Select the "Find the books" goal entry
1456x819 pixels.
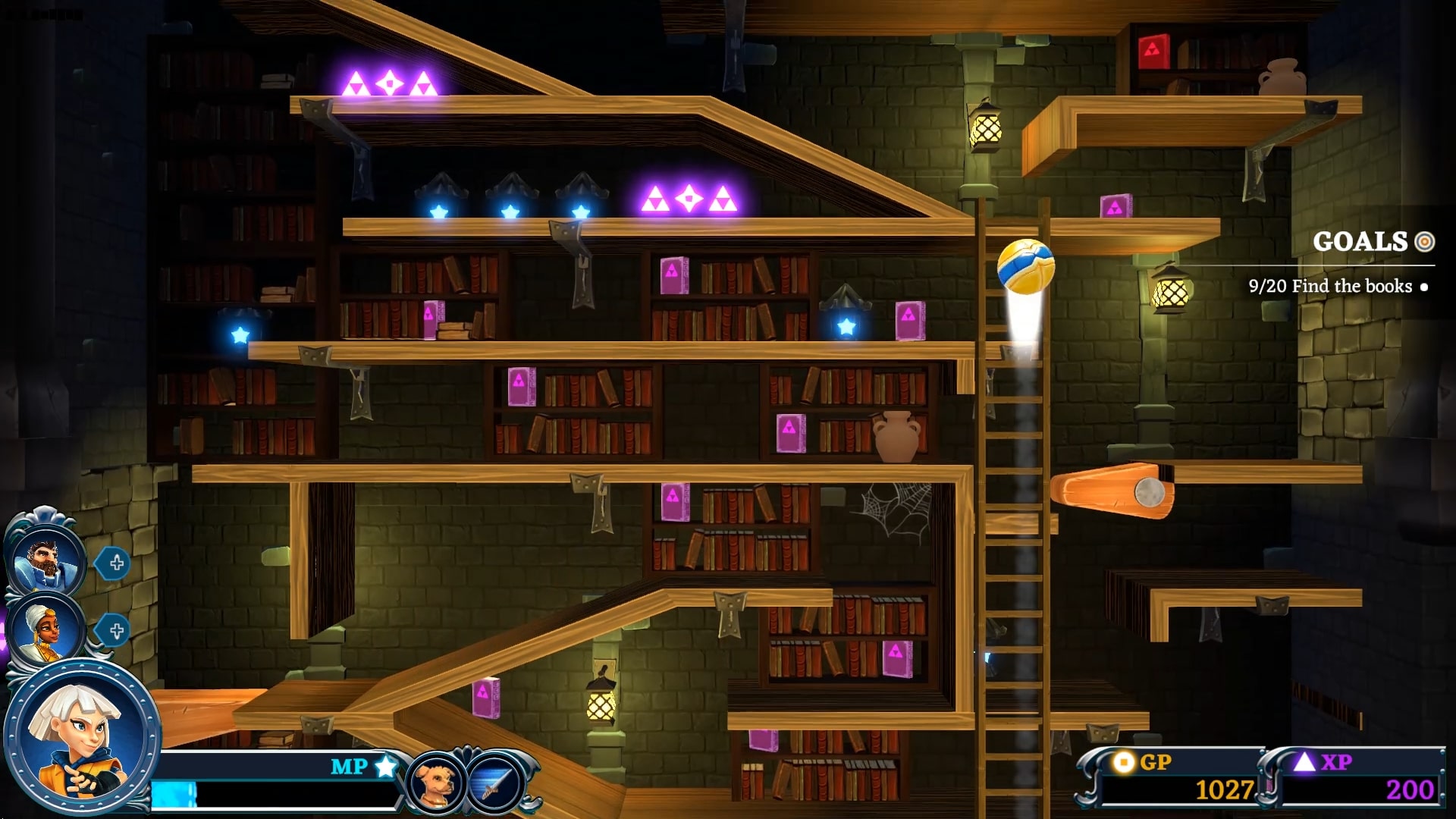tap(1330, 287)
